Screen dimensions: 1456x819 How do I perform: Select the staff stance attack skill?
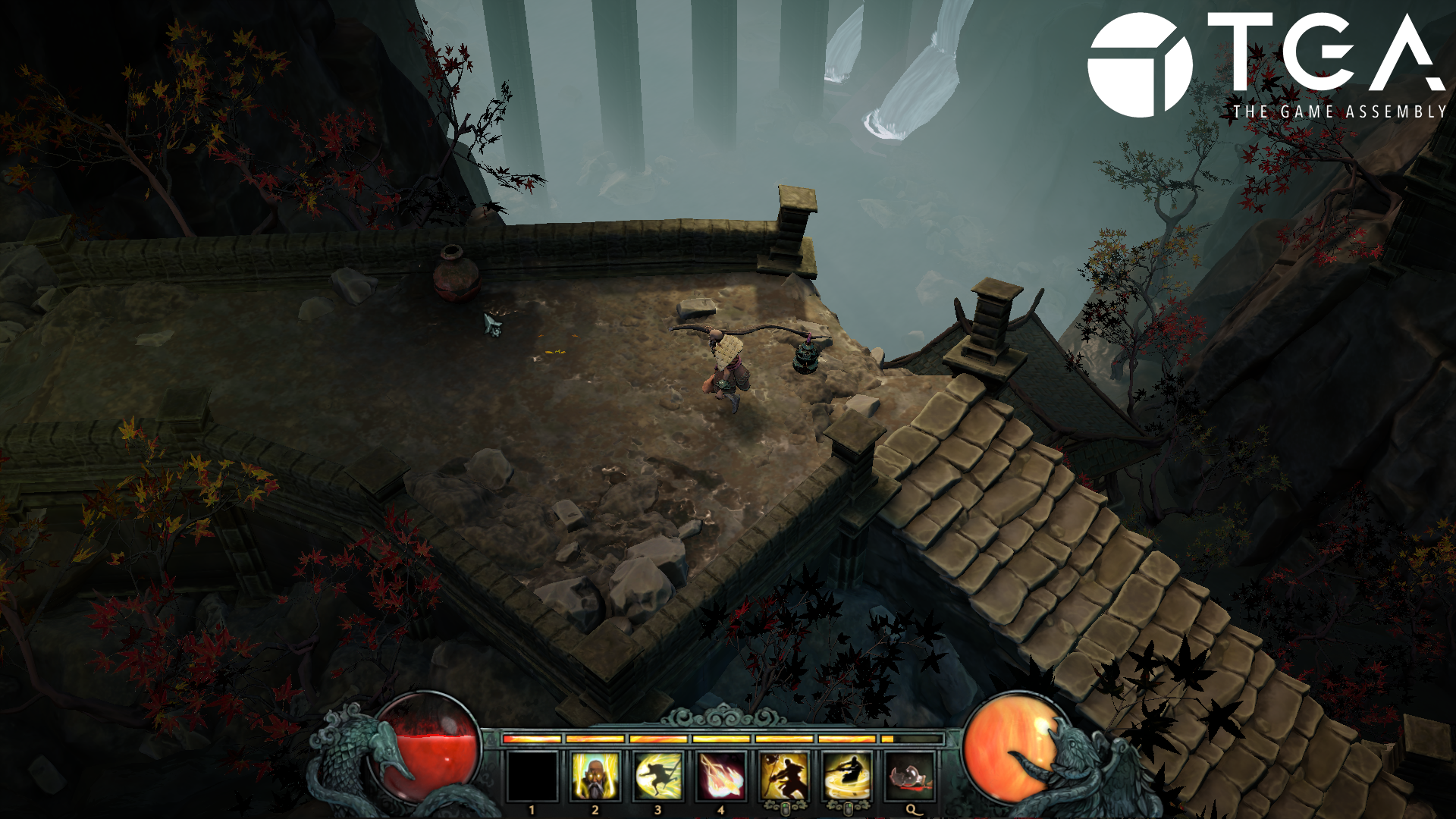point(784,777)
